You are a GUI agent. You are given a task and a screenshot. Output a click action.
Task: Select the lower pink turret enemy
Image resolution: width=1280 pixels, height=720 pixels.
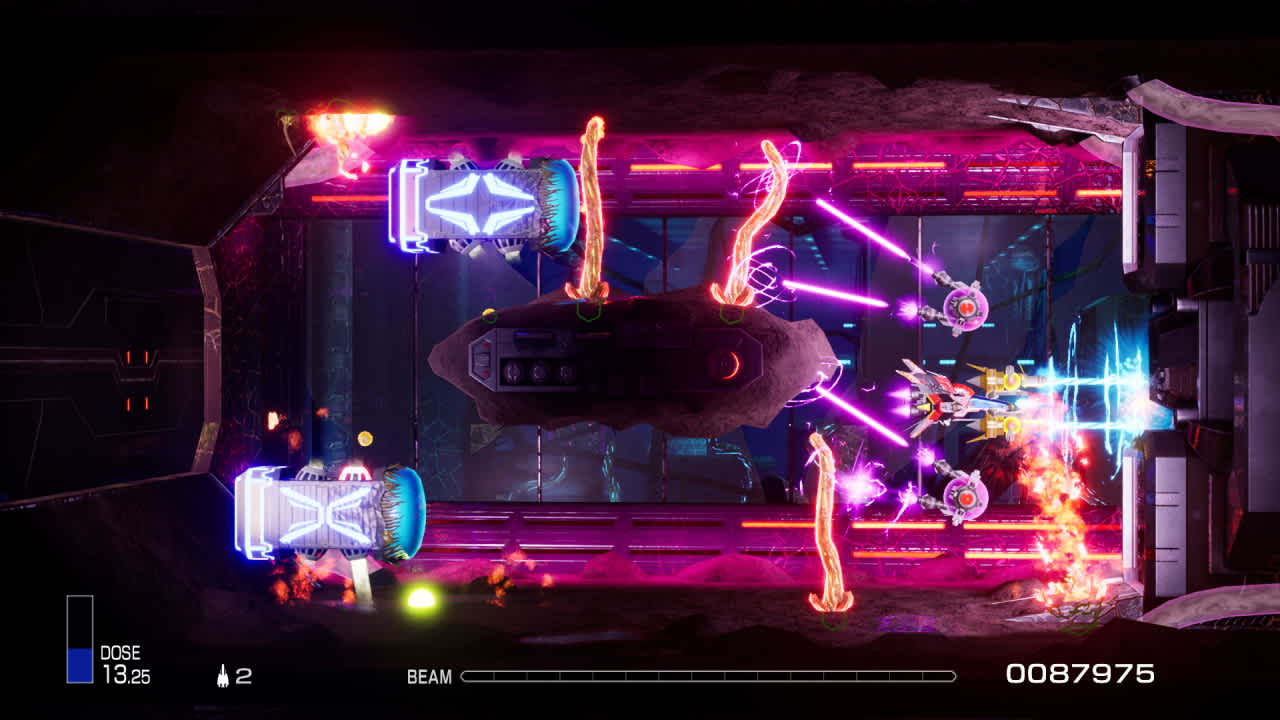[965, 497]
